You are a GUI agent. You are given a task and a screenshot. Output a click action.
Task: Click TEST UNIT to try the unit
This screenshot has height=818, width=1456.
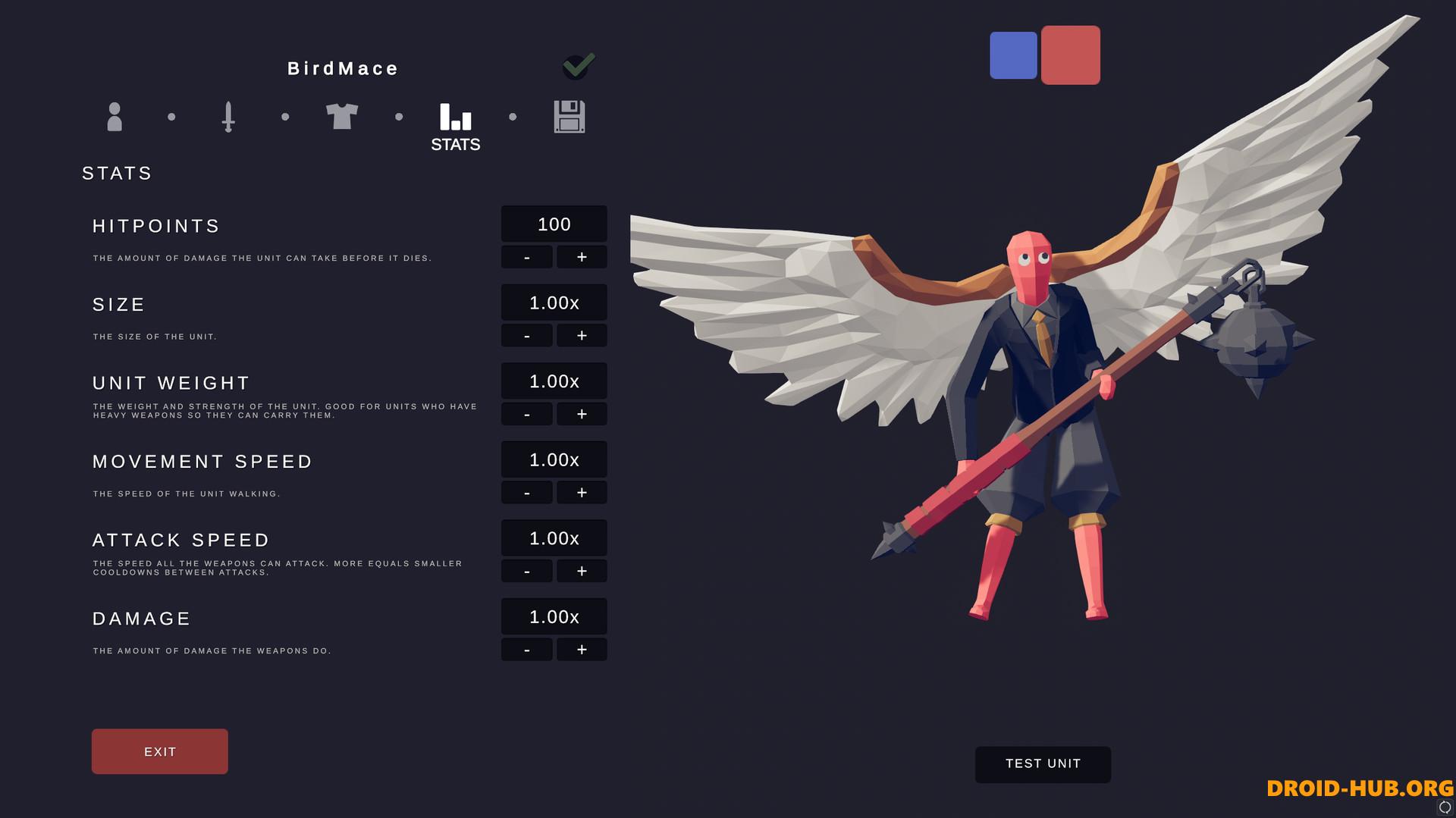[x=1043, y=764]
